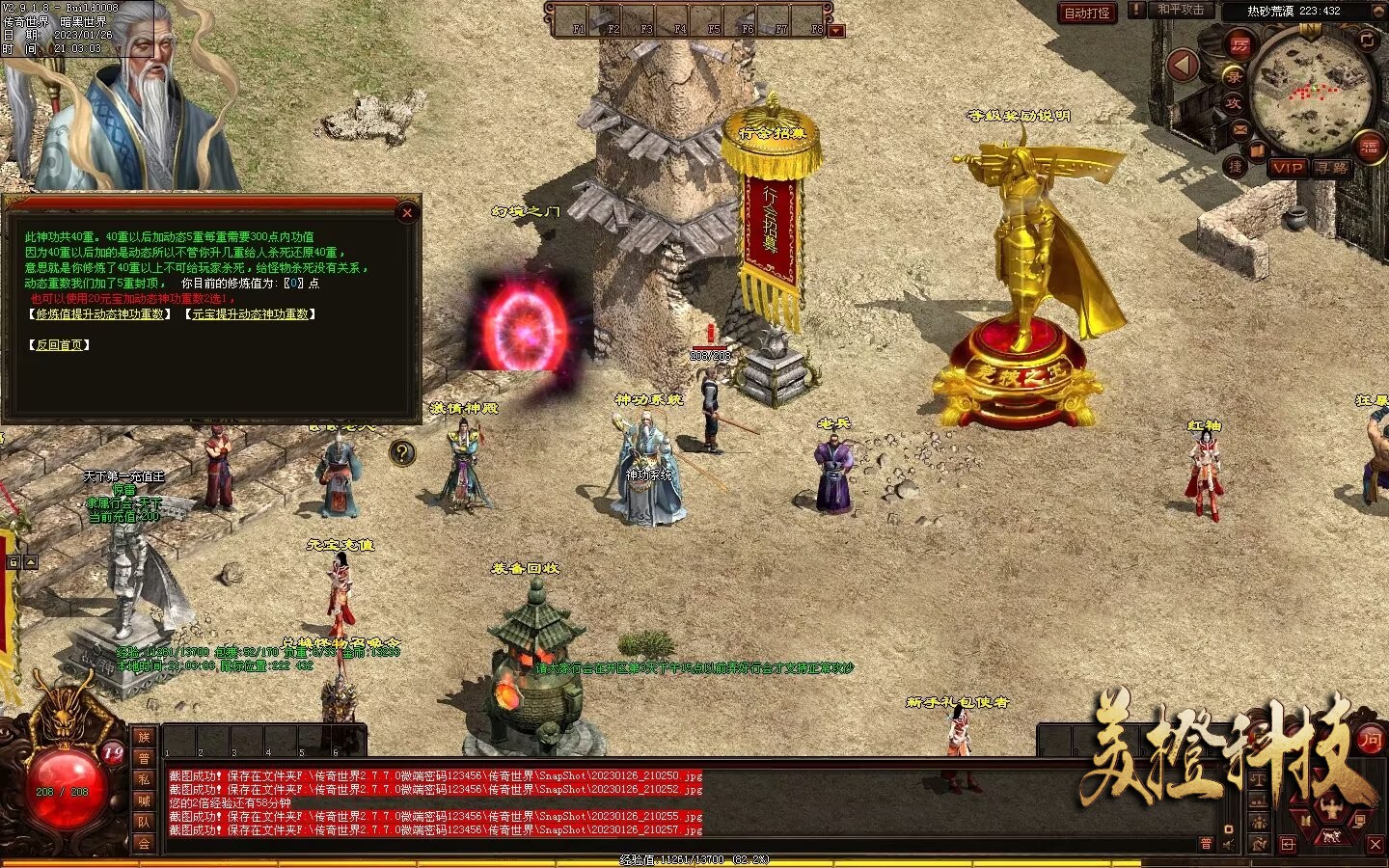Image resolution: width=1389 pixels, height=868 pixels.
Task: Click the bottom-right X exit button
Action: point(1375,845)
